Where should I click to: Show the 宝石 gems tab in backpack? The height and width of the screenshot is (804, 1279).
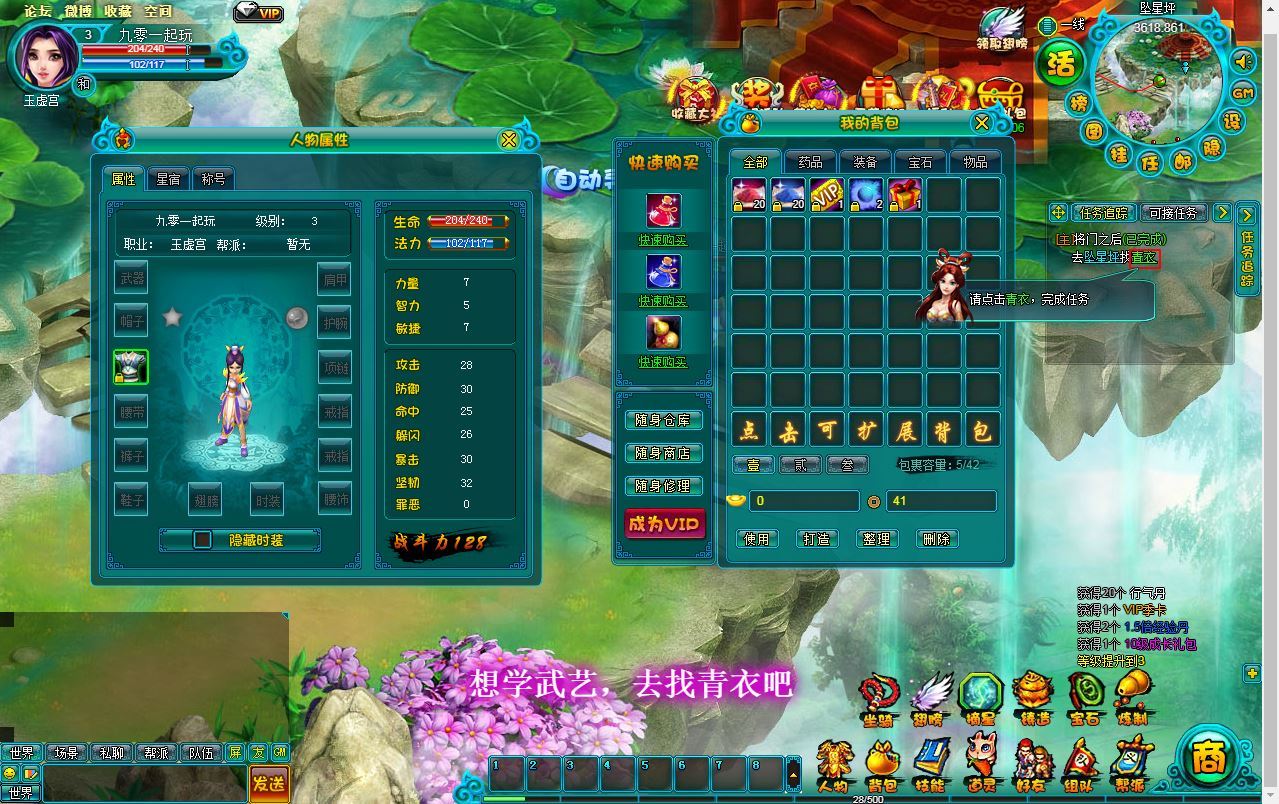(920, 162)
